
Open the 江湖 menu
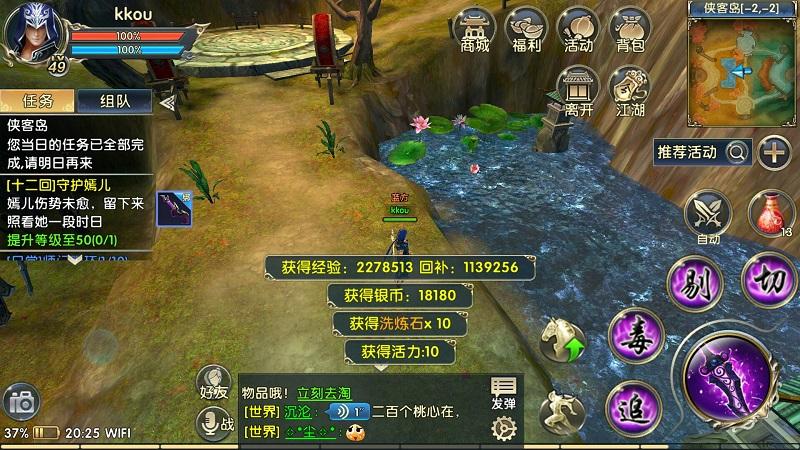click(630, 90)
